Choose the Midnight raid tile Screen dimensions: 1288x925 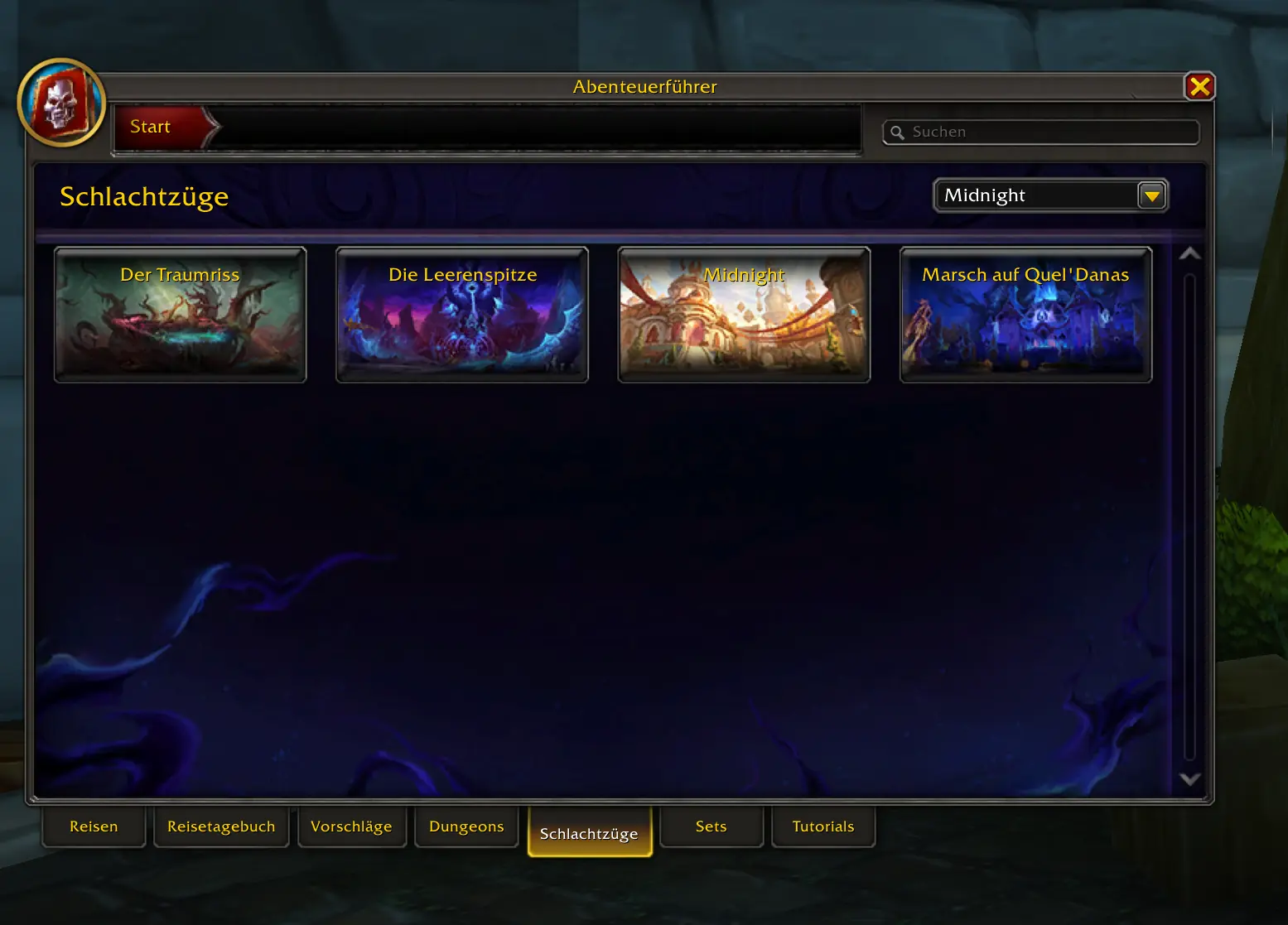click(x=744, y=315)
